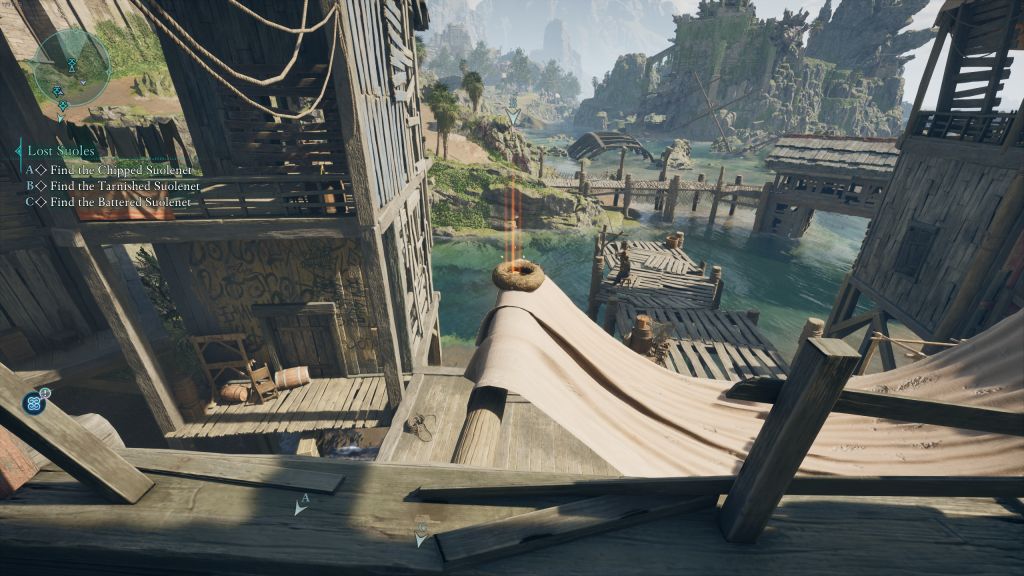Click waypoint marker C at the bottom
The height and width of the screenshot is (576, 1024).
[x=421, y=533]
